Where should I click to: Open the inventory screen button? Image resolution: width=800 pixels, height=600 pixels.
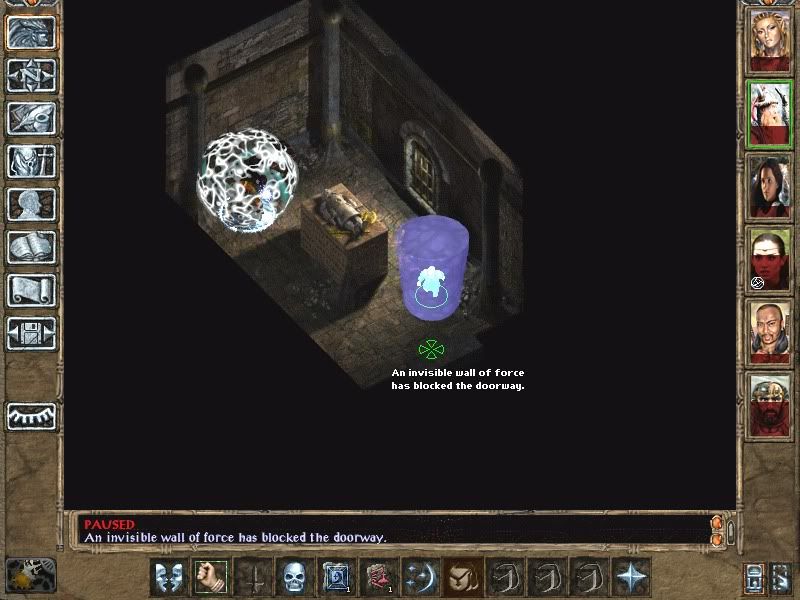pyautogui.click(x=32, y=161)
